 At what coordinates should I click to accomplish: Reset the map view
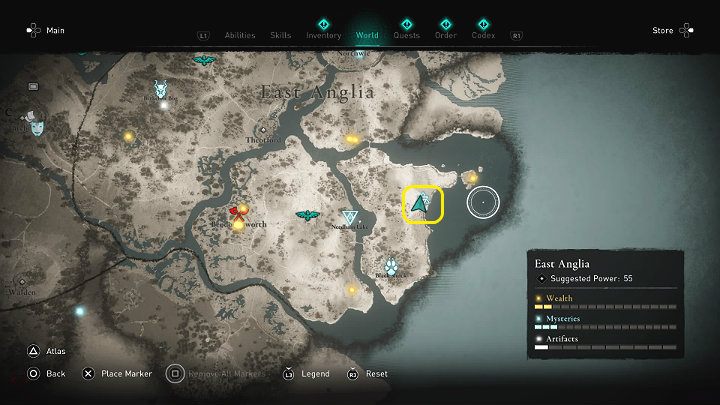point(367,373)
